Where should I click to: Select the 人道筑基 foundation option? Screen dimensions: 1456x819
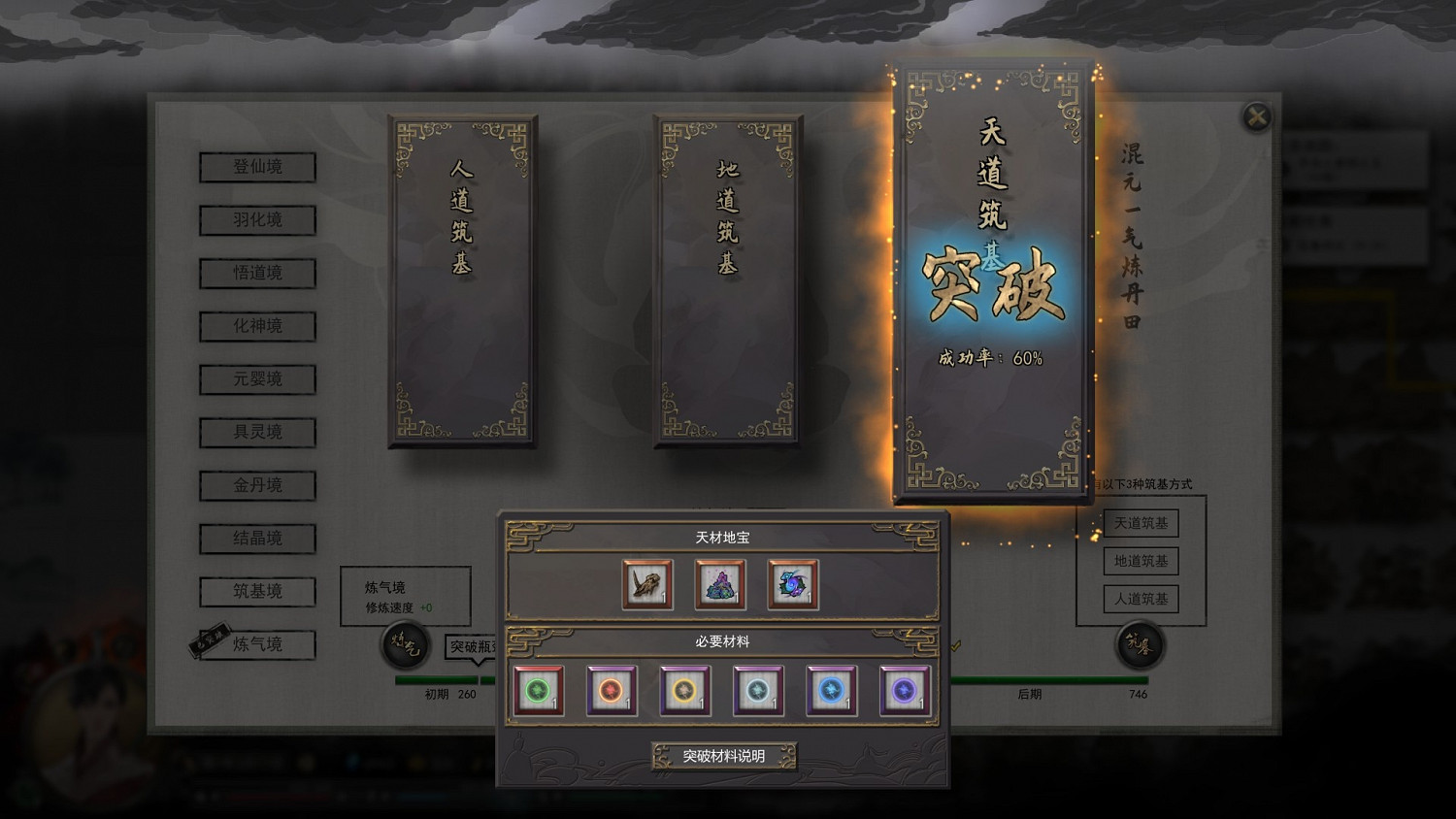click(x=1142, y=599)
